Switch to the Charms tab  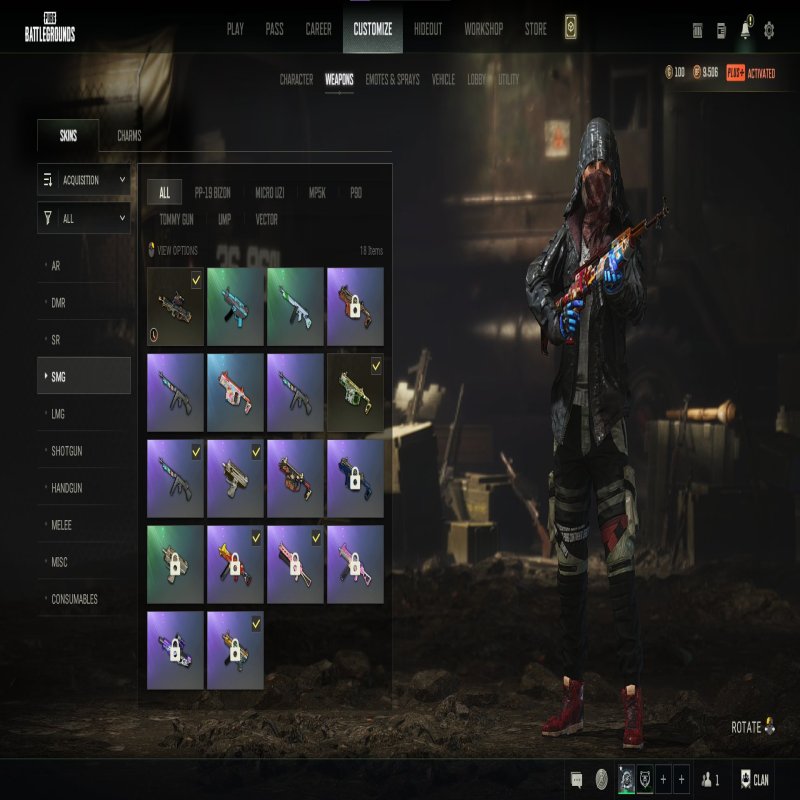(129, 136)
